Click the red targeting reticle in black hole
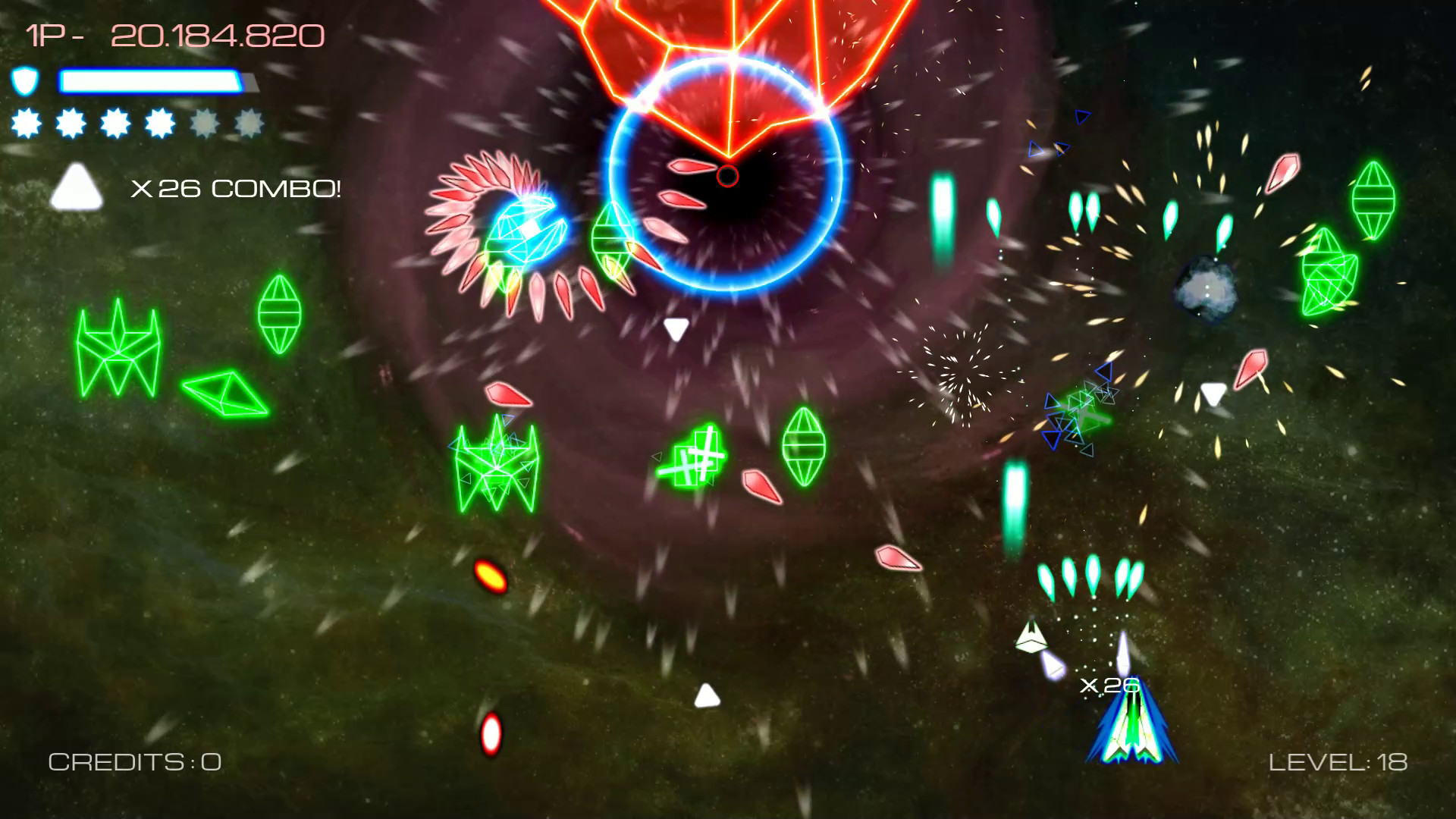Viewport: 1456px width, 819px height. (x=726, y=175)
